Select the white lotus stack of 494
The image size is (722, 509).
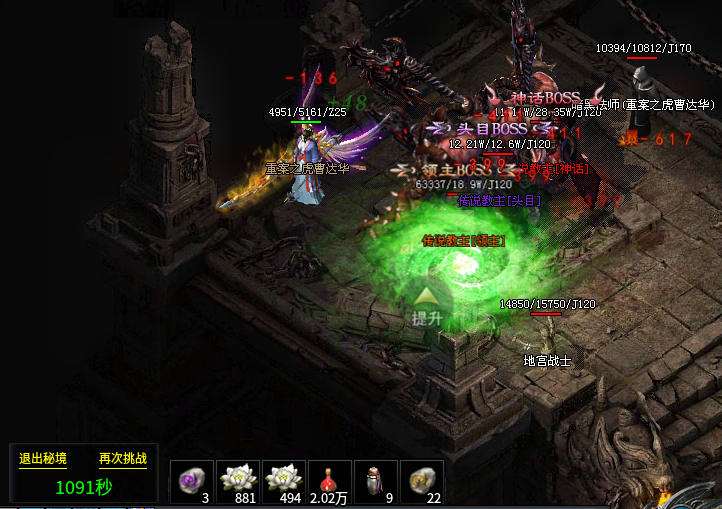tap(284, 481)
